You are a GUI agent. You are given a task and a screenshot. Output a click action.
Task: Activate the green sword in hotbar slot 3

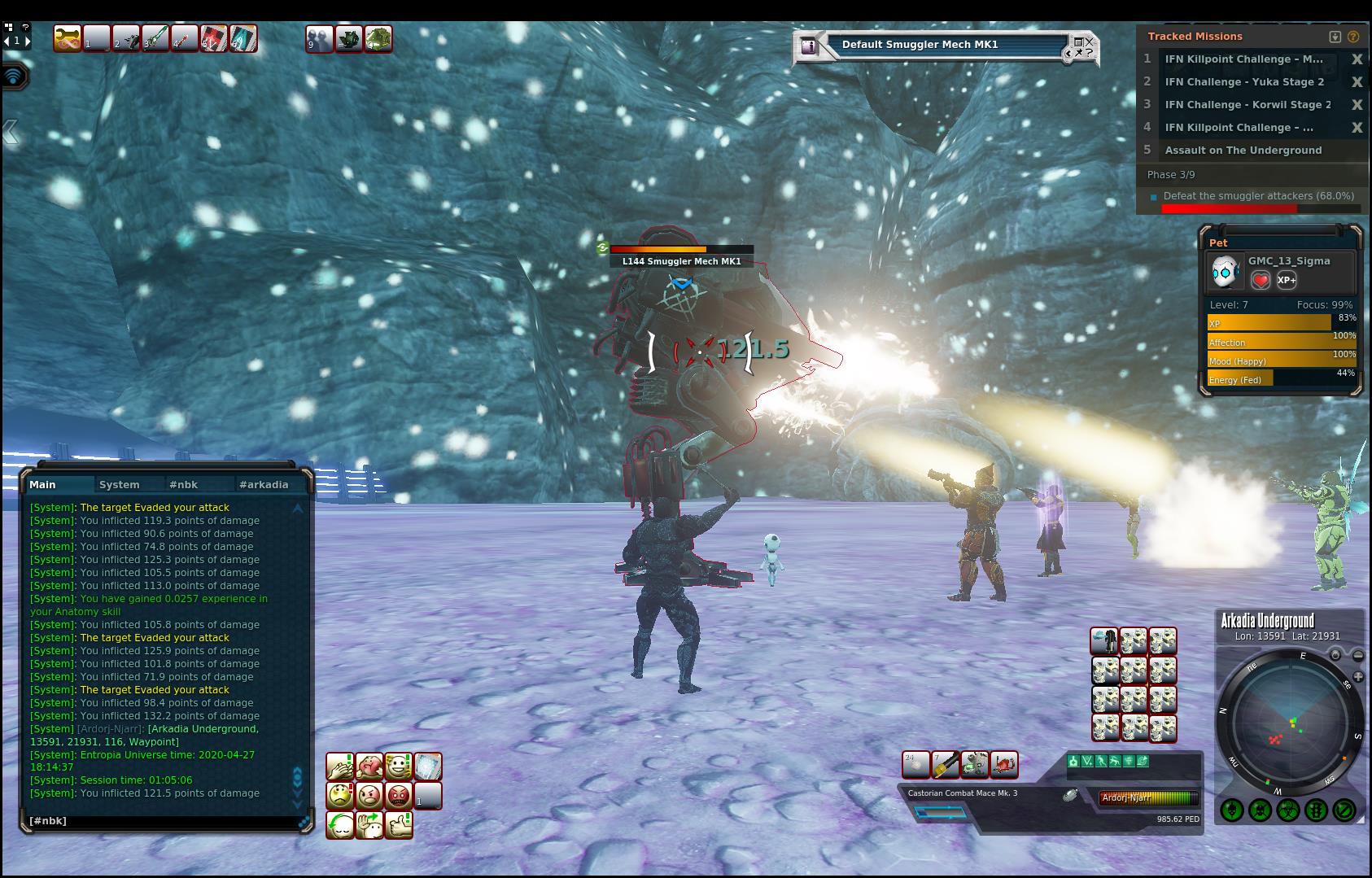point(155,38)
